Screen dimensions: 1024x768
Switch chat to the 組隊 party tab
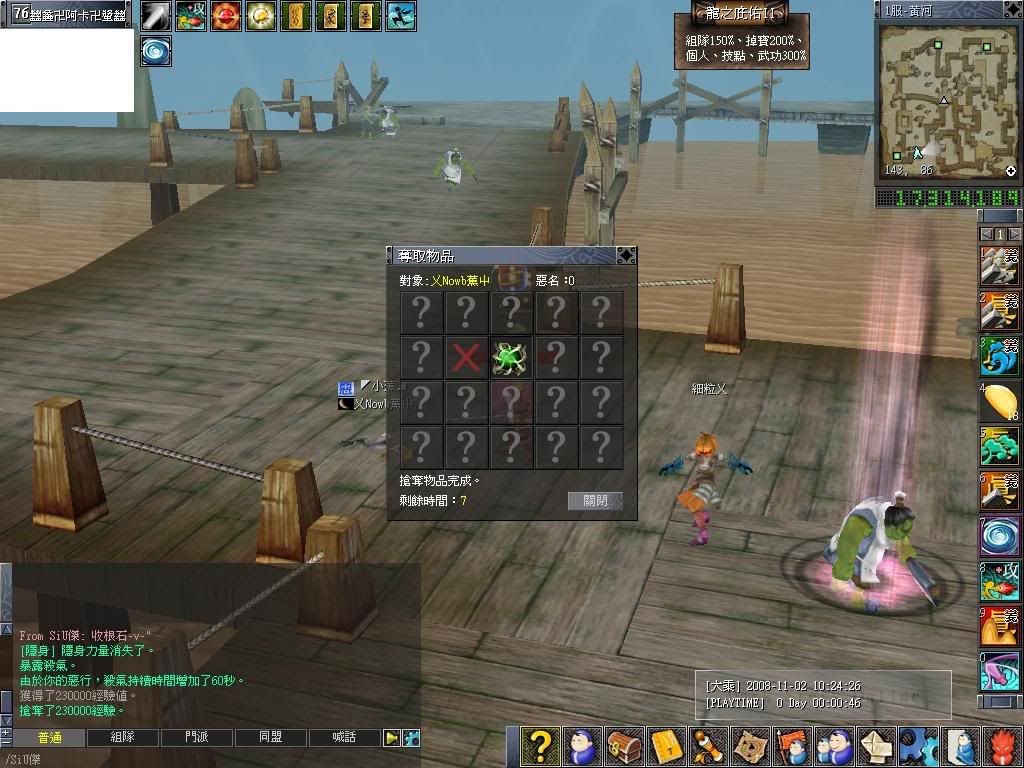click(122, 738)
